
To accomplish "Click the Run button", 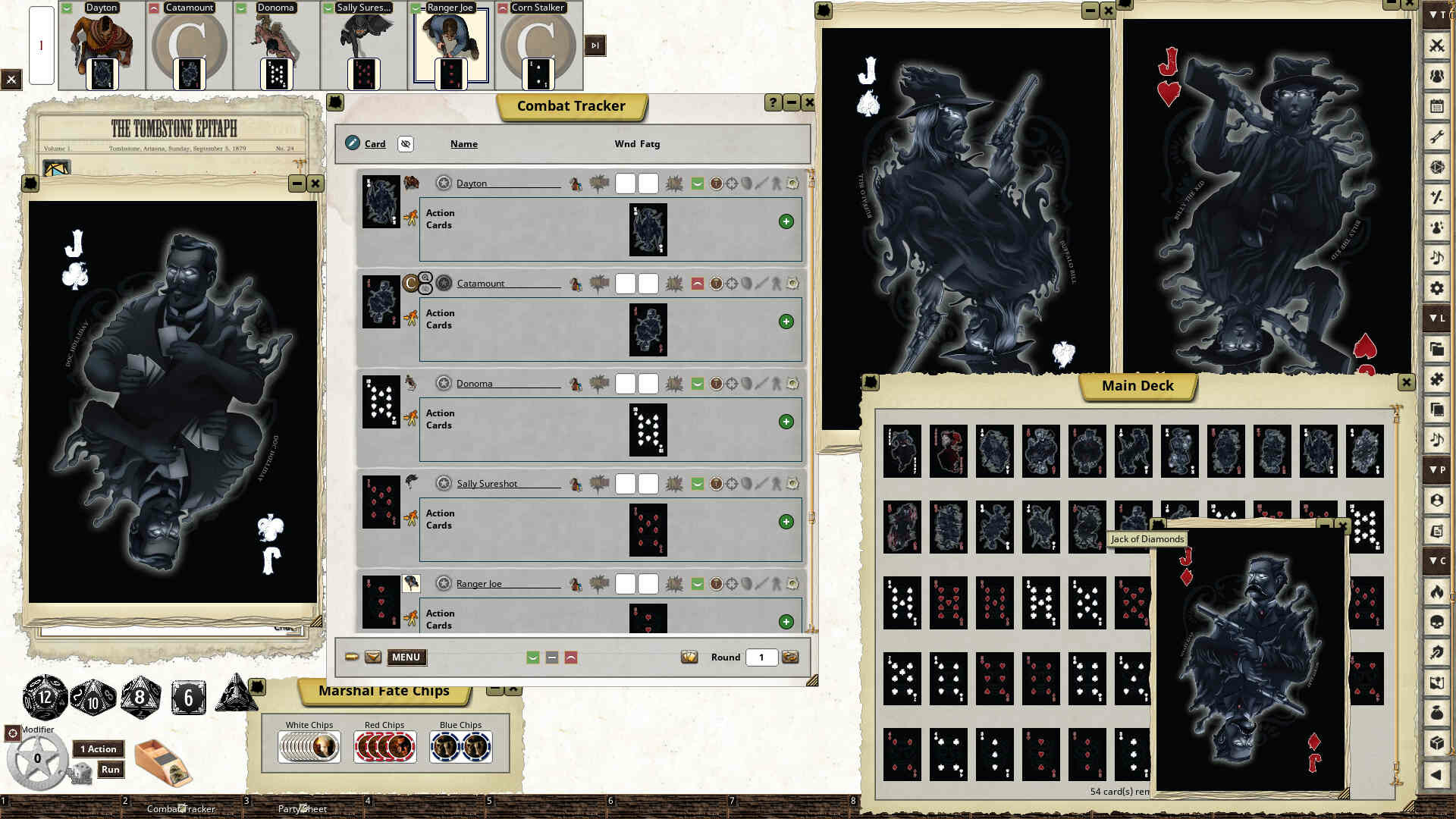I will tap(110, 769).
